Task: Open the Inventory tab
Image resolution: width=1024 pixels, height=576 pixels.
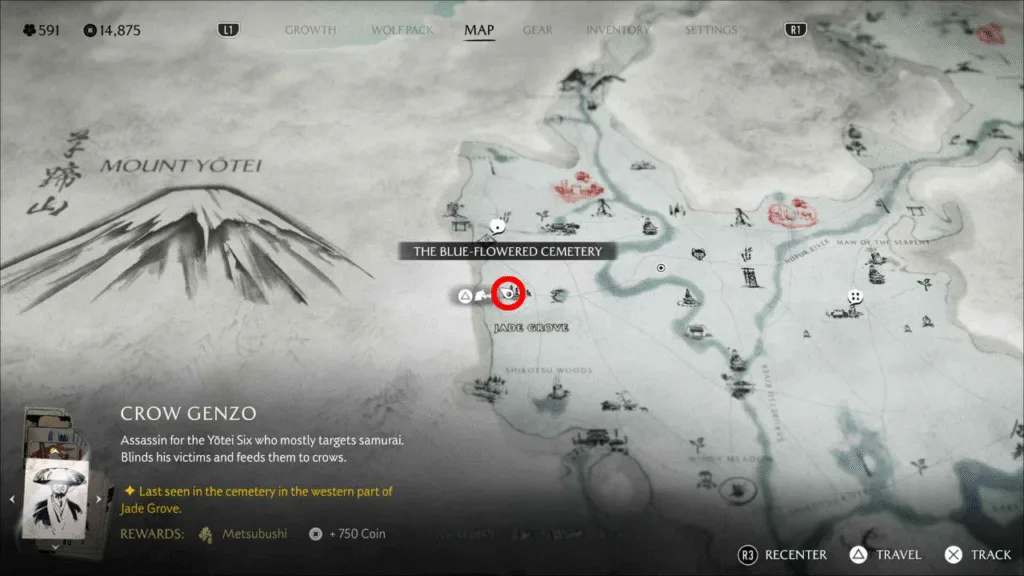Action: (617, 30)
